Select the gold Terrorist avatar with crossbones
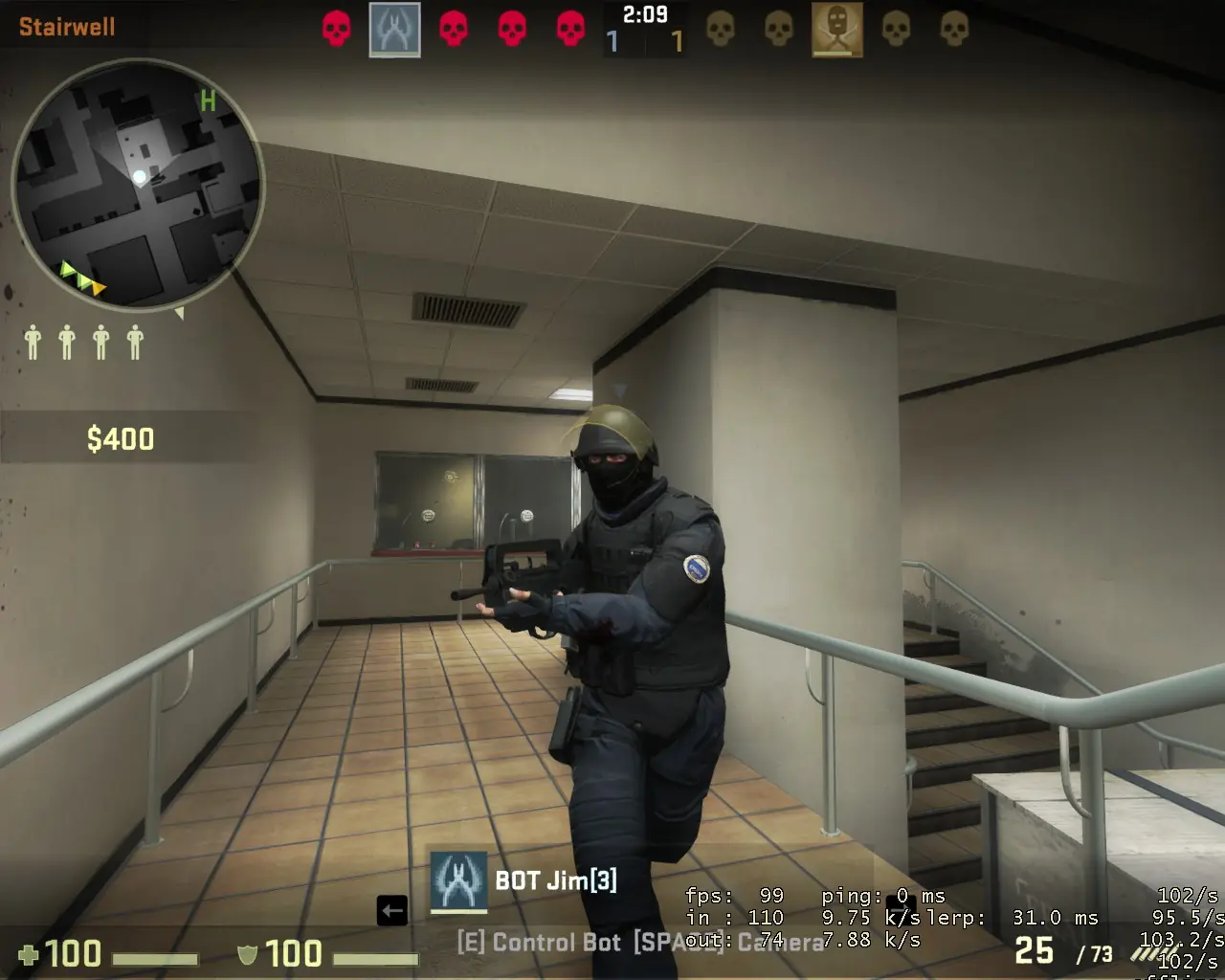The height and width of the screenshot is (980, 1225). [836, 30]
